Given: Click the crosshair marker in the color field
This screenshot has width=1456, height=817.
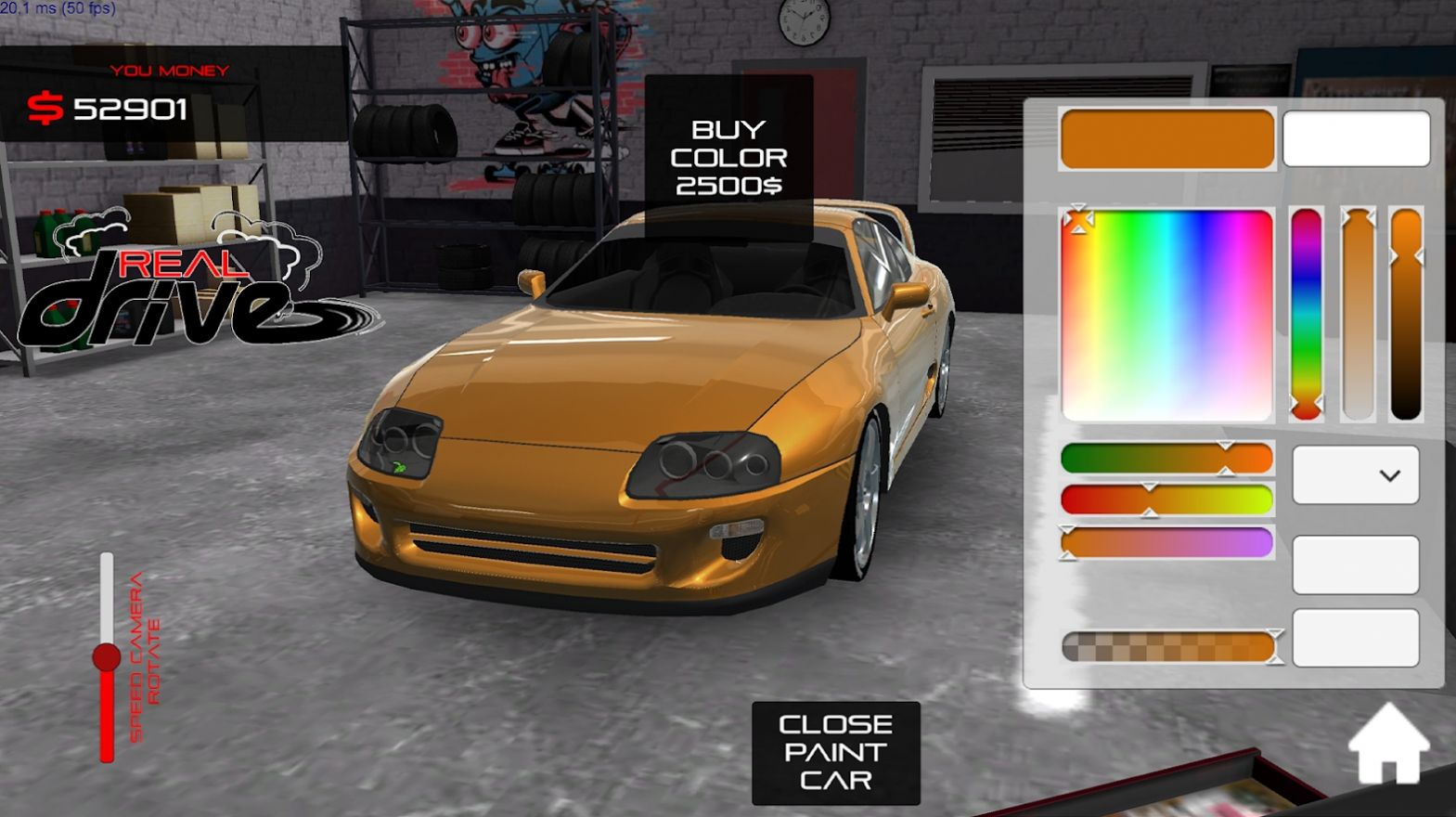Looking at the screenshot, I should point(1078,220).
